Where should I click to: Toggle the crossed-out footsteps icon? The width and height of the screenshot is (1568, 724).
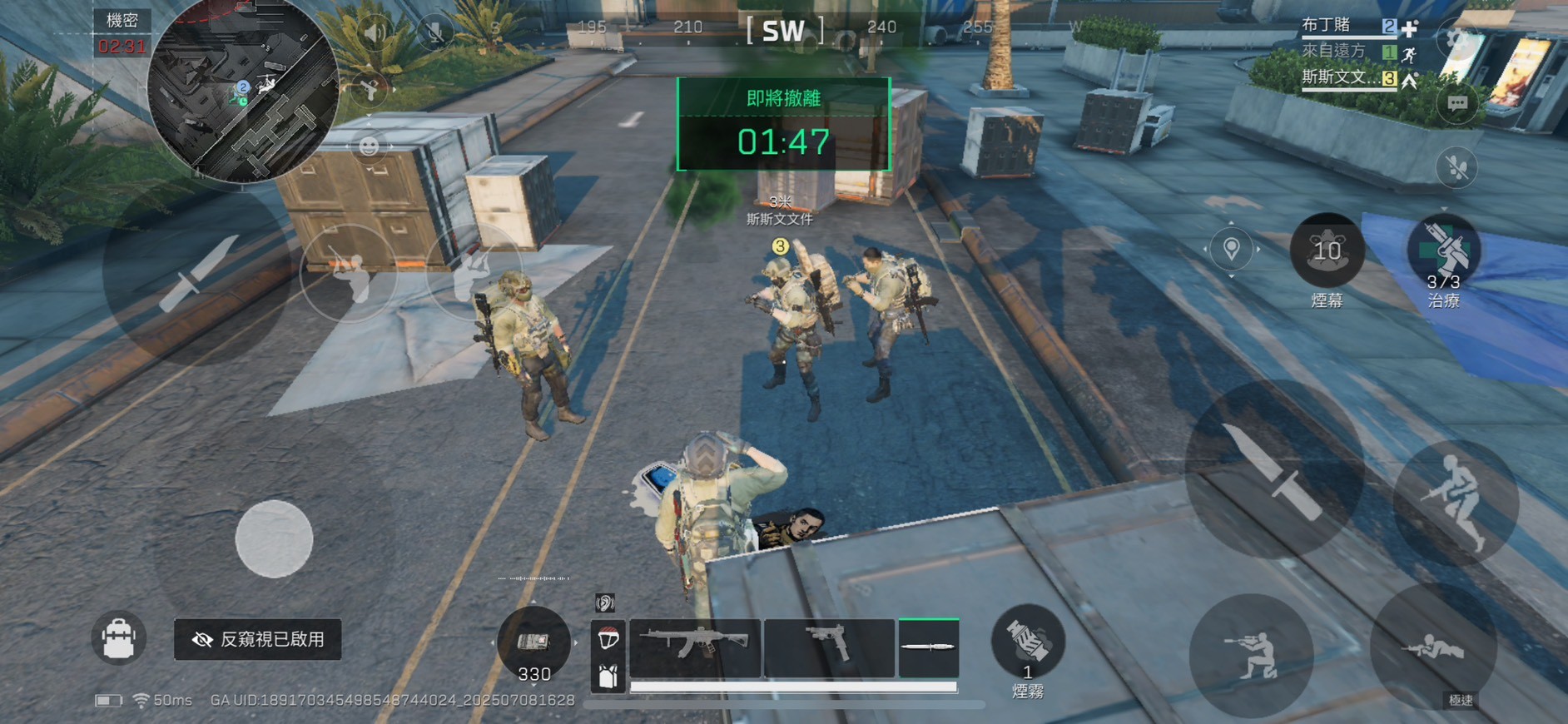(x=1456, y=168)
